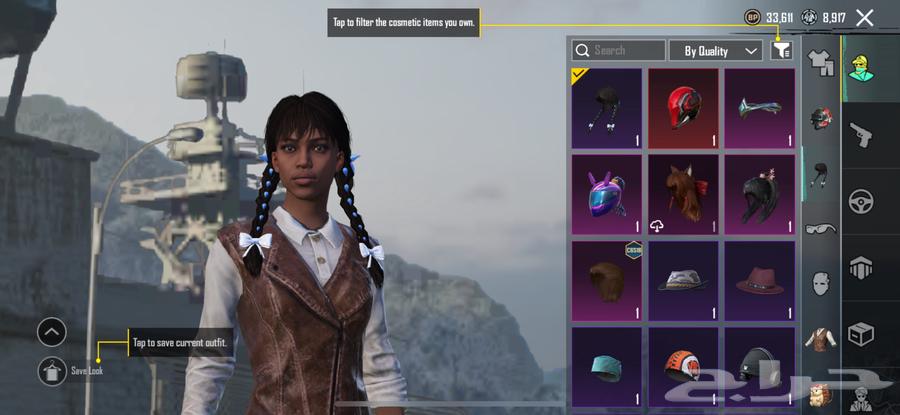Screen dimensions: 900x415
Task: Save the current look
Action: tap(52, 371)
